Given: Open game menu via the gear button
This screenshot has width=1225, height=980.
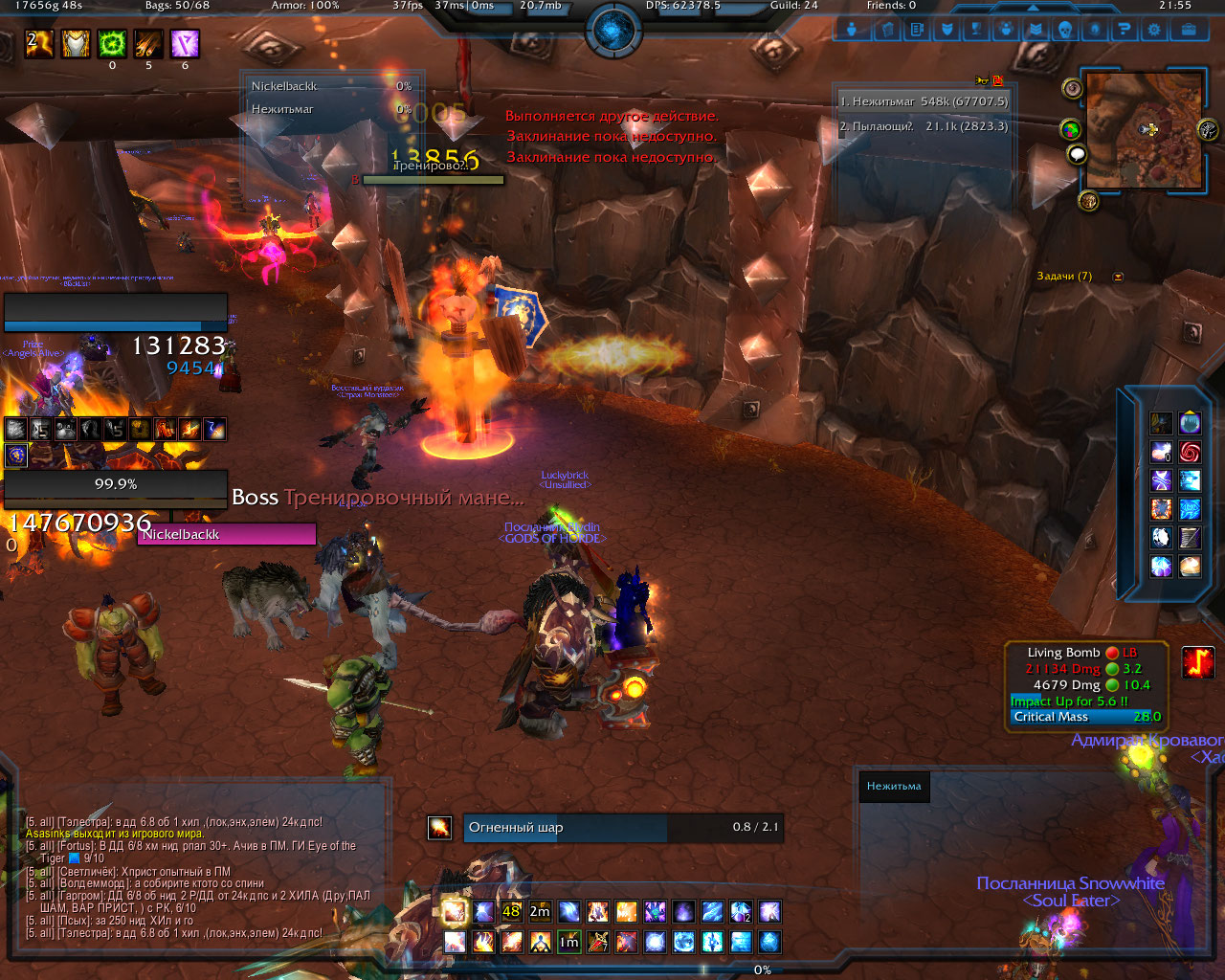Looking at the screenshot, I should pyautogui.click(x=1154, y=30).
